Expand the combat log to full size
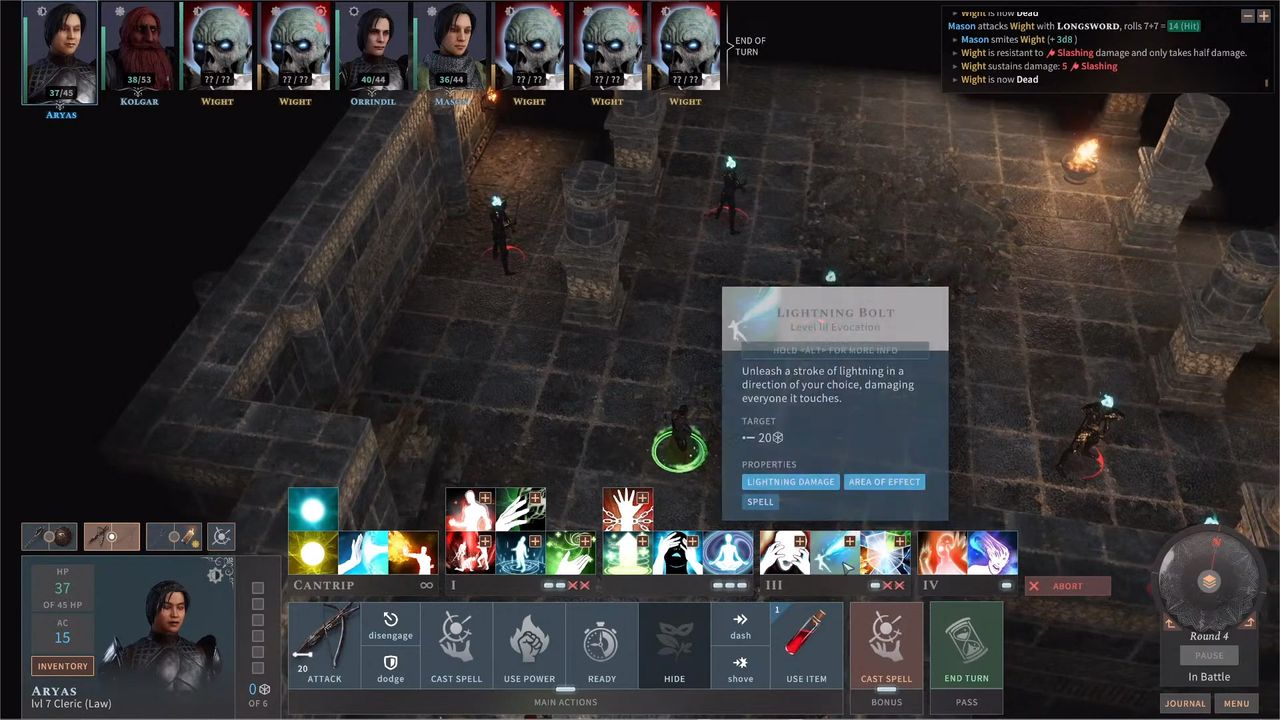 pyautogui.click(x=1262, y=15)
